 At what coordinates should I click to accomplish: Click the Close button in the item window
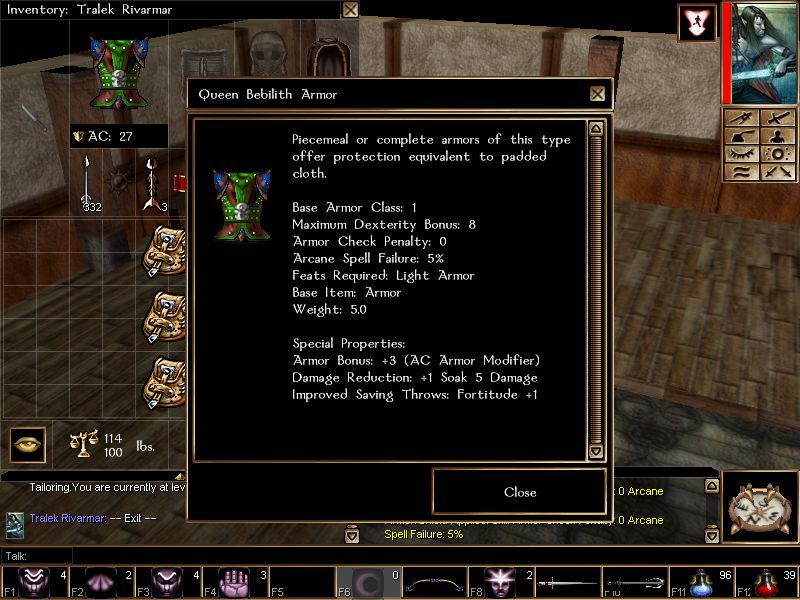click(519, 492)
